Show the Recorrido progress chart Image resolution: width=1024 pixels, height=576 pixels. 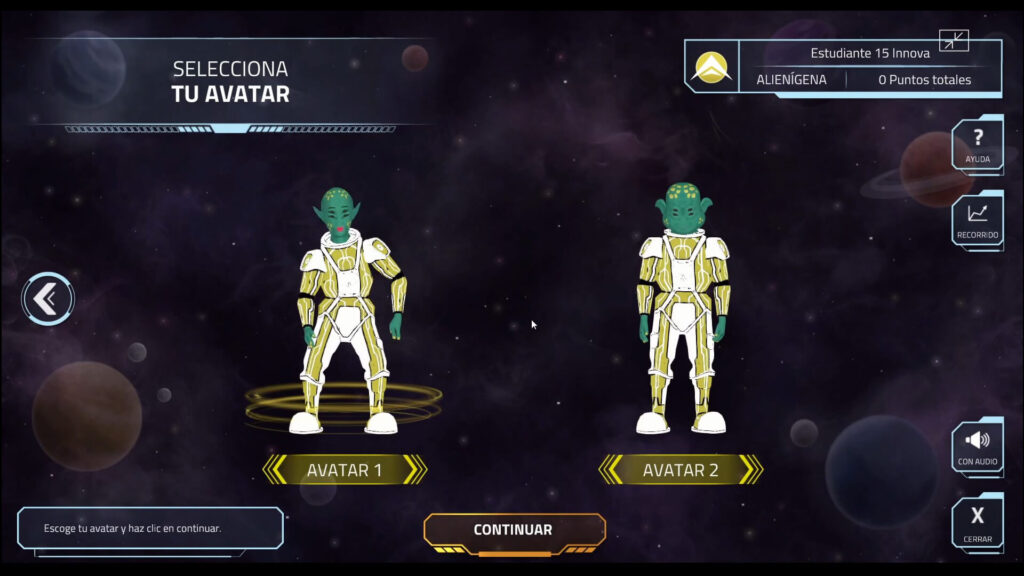977,220
